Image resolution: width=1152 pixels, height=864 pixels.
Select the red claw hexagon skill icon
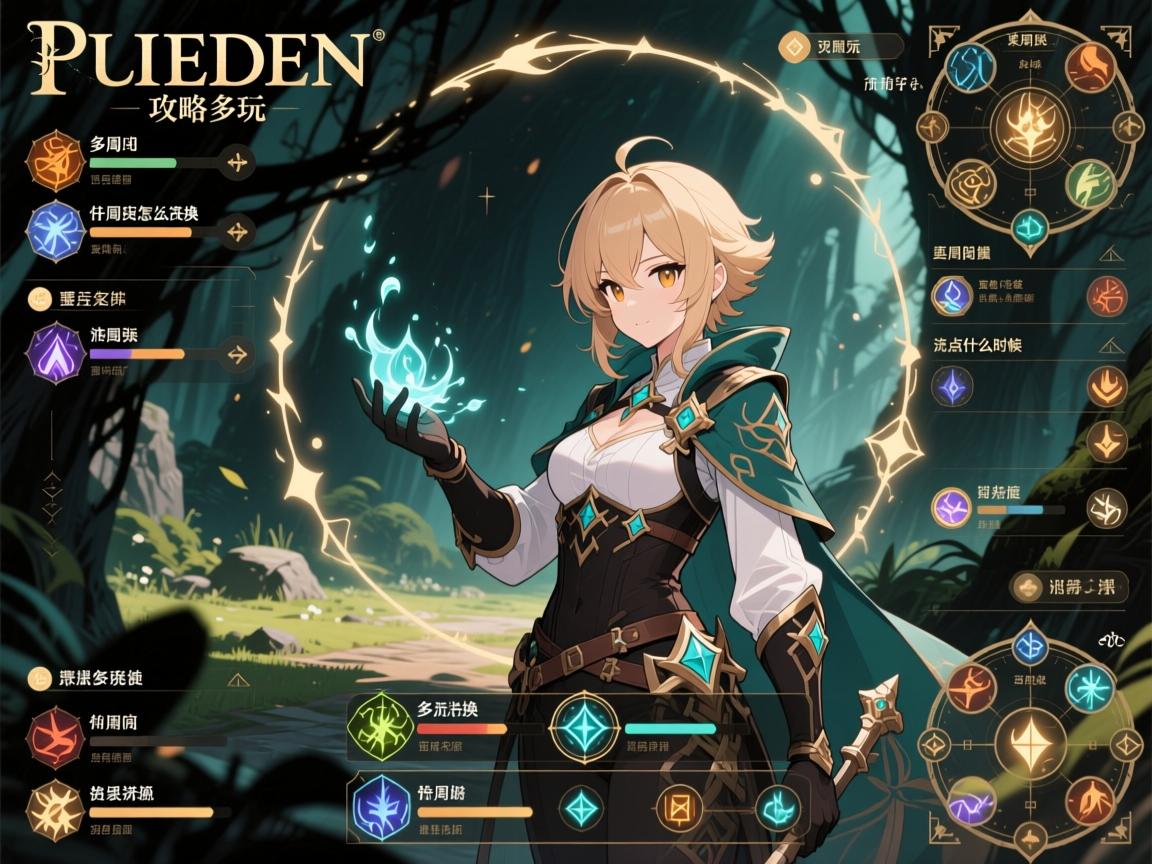56,735
